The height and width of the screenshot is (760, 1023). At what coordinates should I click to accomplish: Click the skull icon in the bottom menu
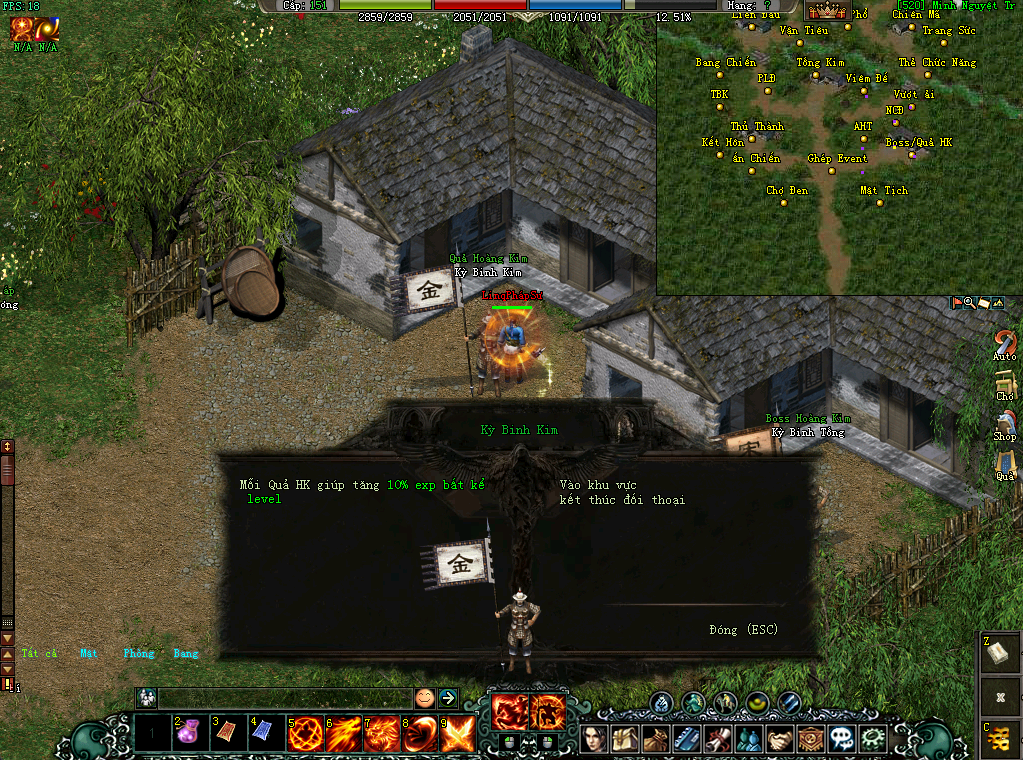point(842,739)
